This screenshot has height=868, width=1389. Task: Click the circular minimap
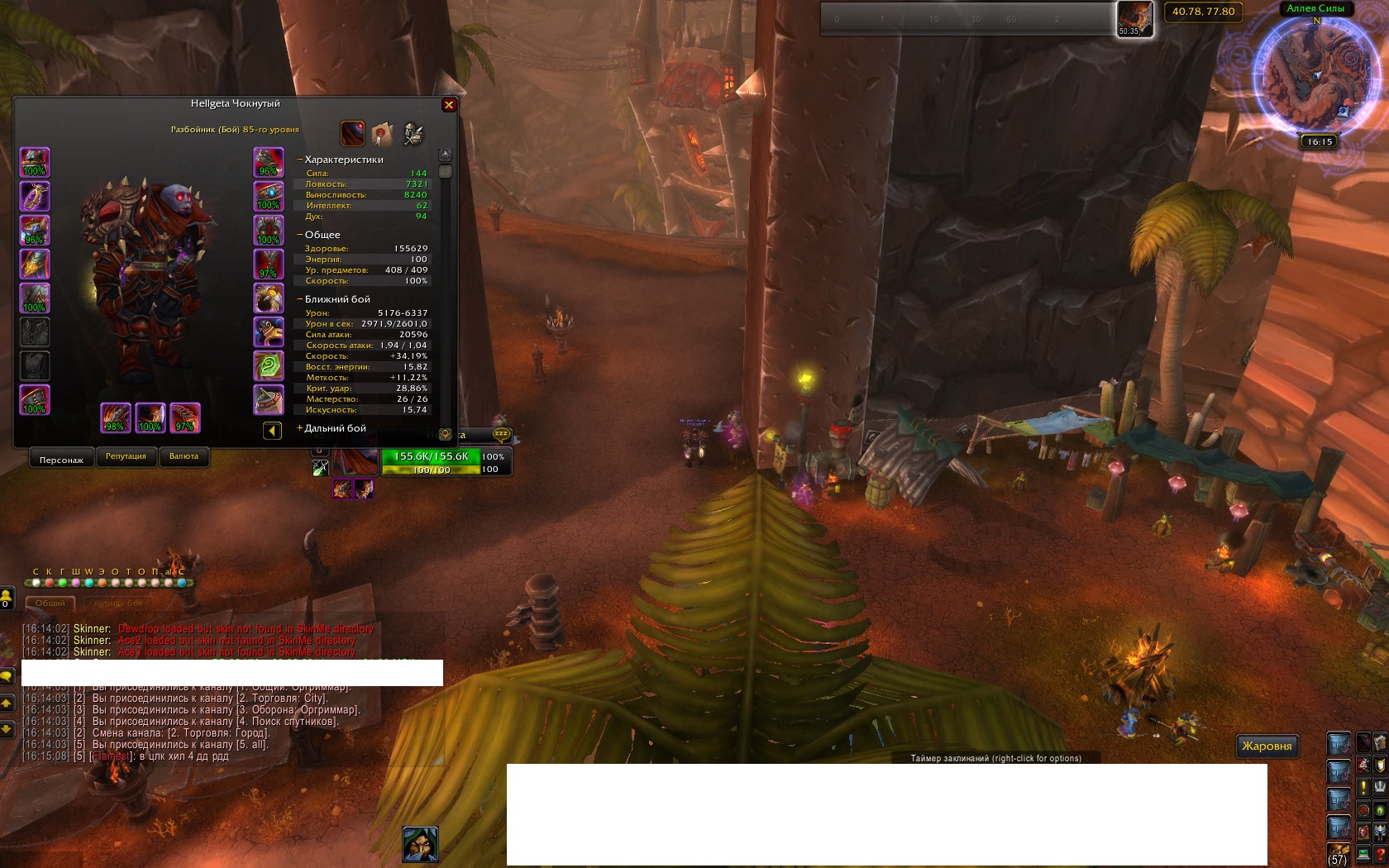pos(1316,76)
